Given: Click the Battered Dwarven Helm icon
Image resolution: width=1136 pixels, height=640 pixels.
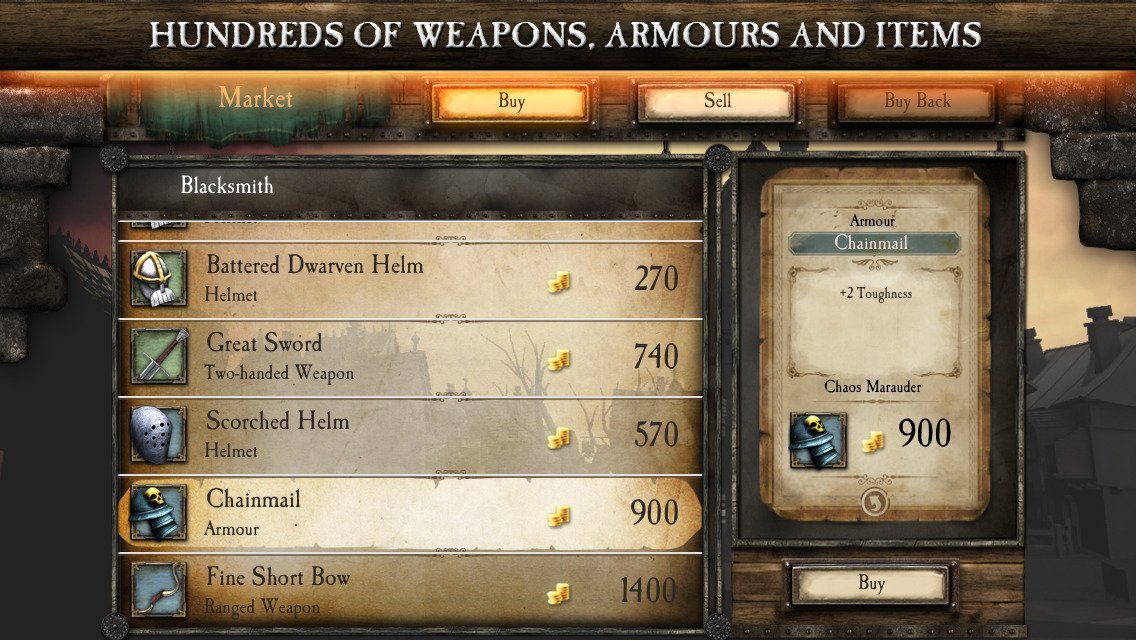Looking at the screenshot, I should pos(158,278).
